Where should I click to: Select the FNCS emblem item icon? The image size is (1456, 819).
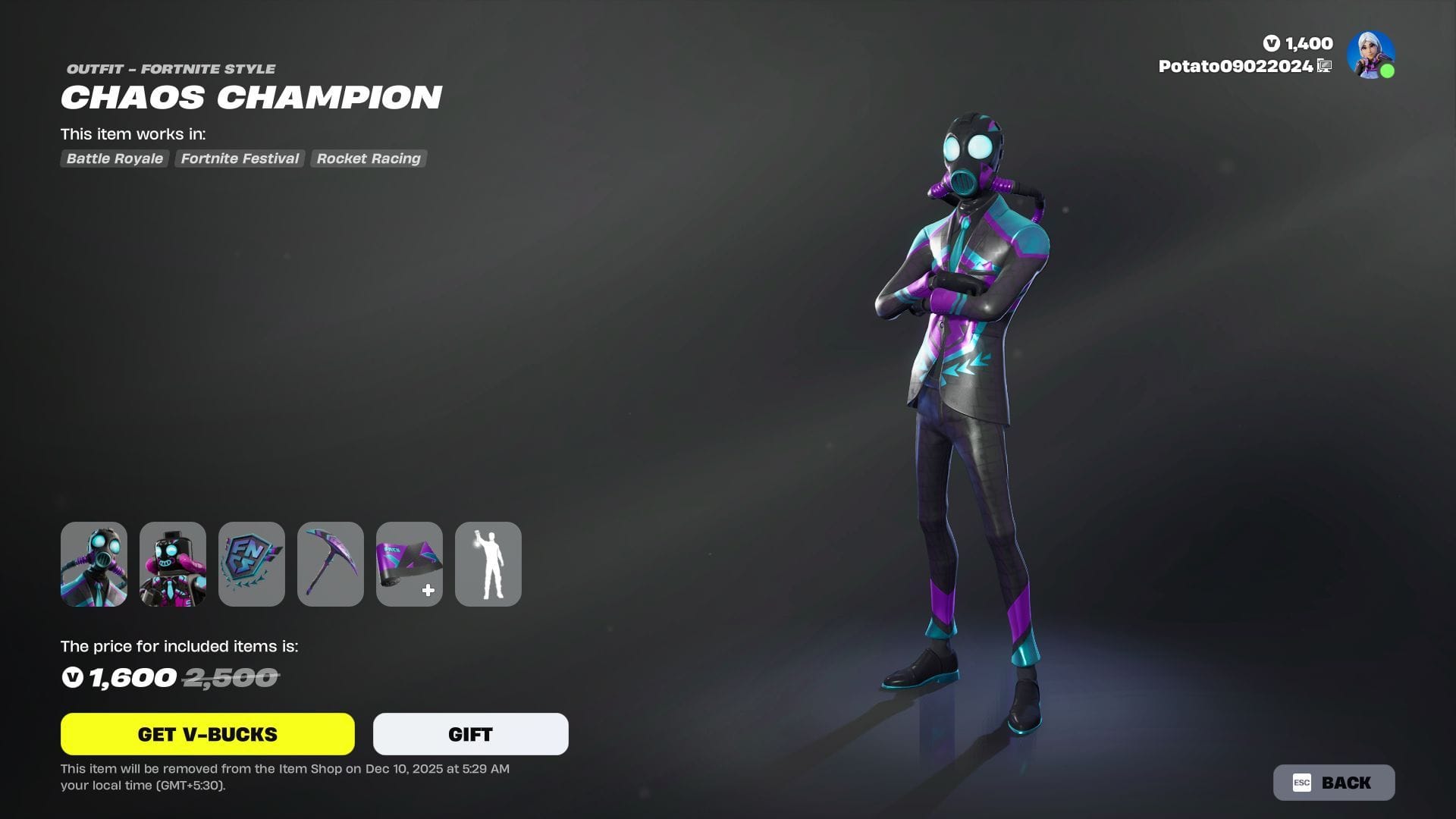click(252, 563)
